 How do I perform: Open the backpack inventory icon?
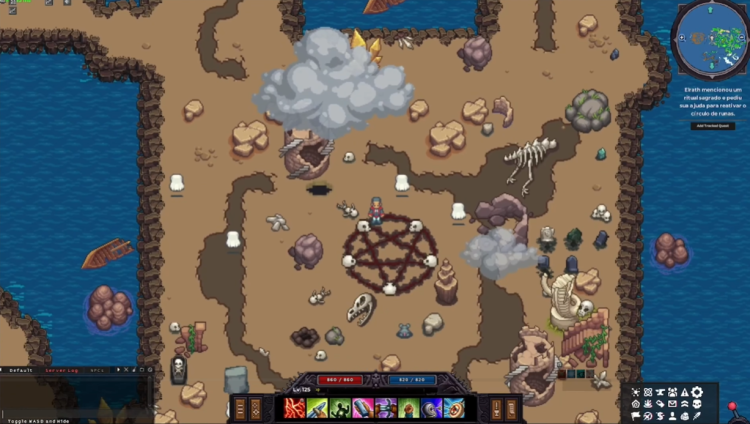pyautogui.click(x=685, y=416)
